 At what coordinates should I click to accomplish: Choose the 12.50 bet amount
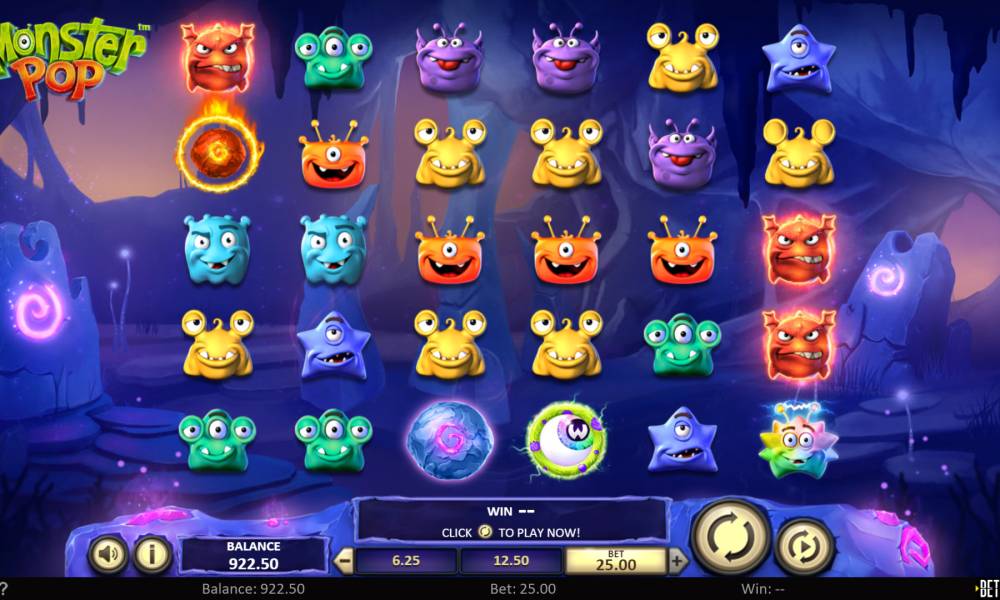(x=511, y=561)
